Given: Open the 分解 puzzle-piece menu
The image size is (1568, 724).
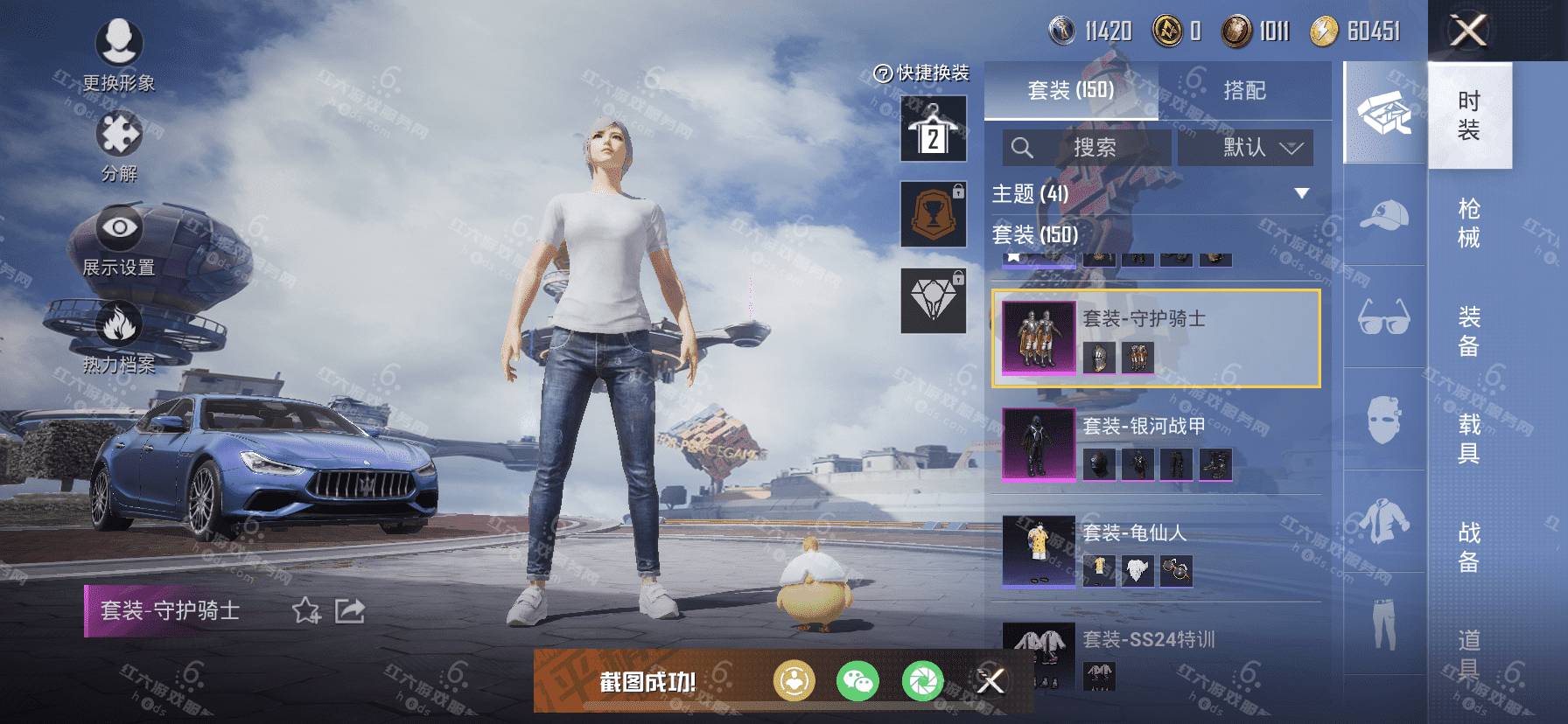Looking at the screenshot, I should pos(119,145).
